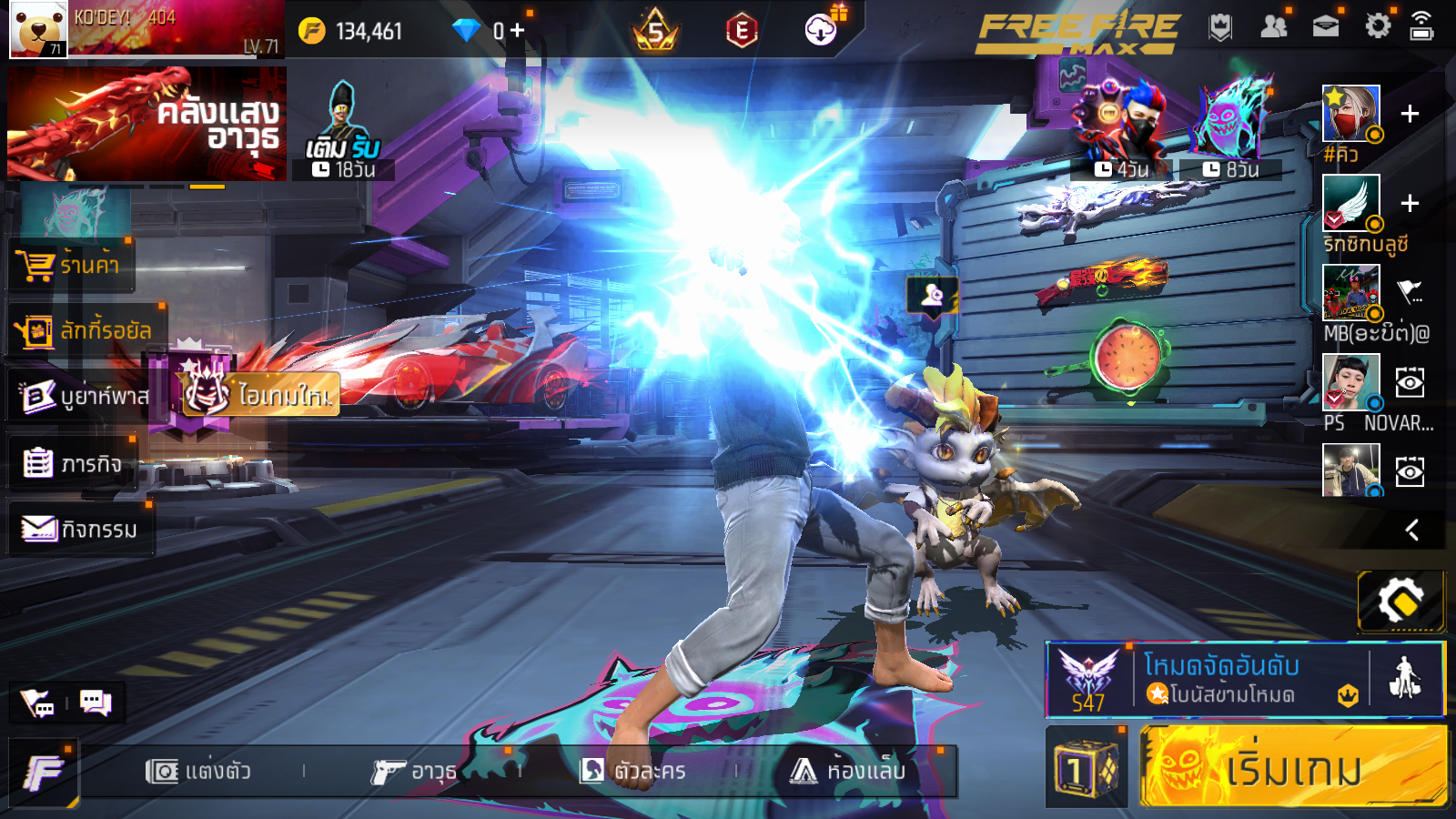The image size is (1456, 819).
Task: Open the game settings gear icon
Action: pyautogui.click(x=1378, y=26)
